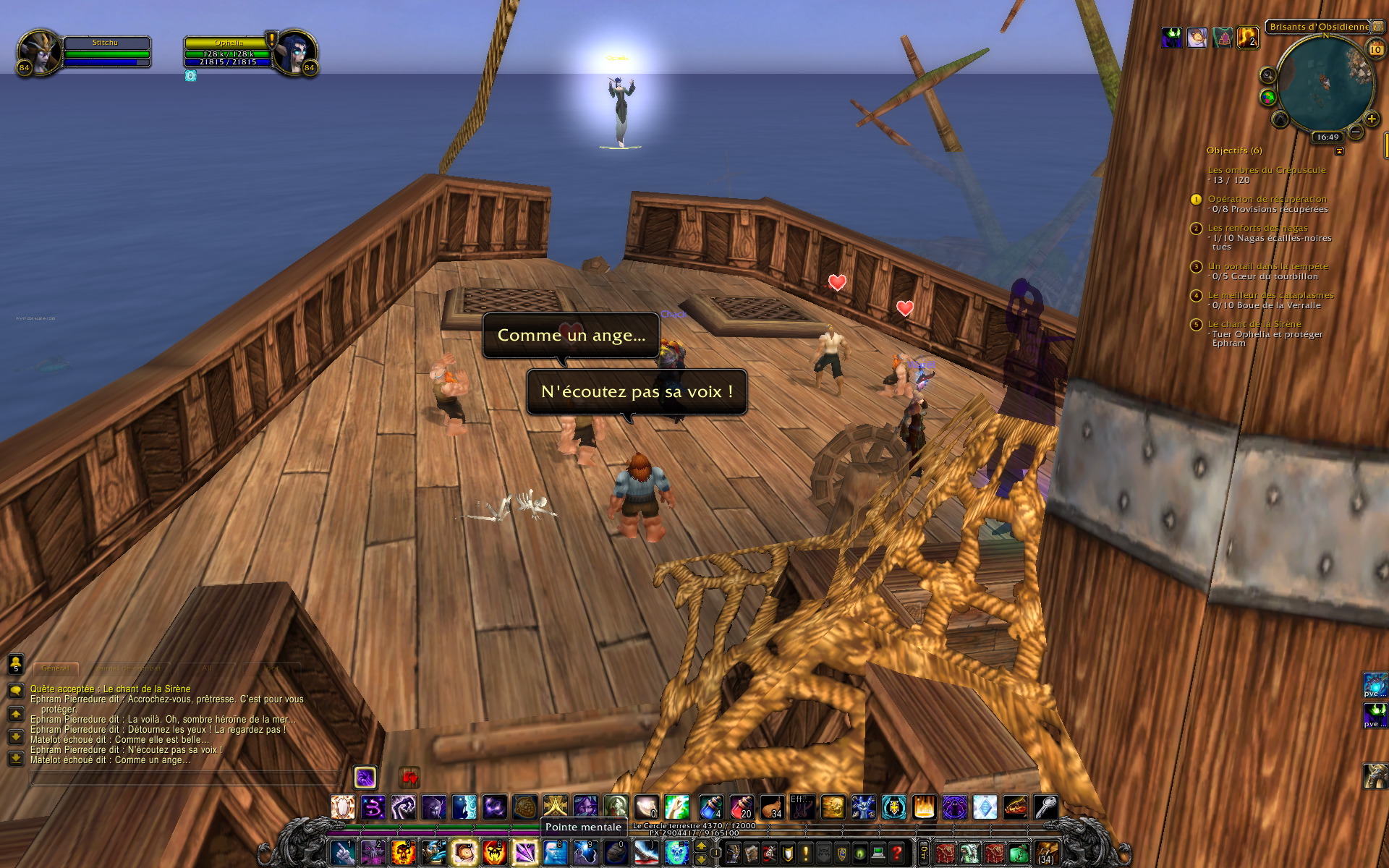This screenshot has height=868, width=1389.
Task: Use the red health potion with 20 charges
Action: click(x=742, y=807)
